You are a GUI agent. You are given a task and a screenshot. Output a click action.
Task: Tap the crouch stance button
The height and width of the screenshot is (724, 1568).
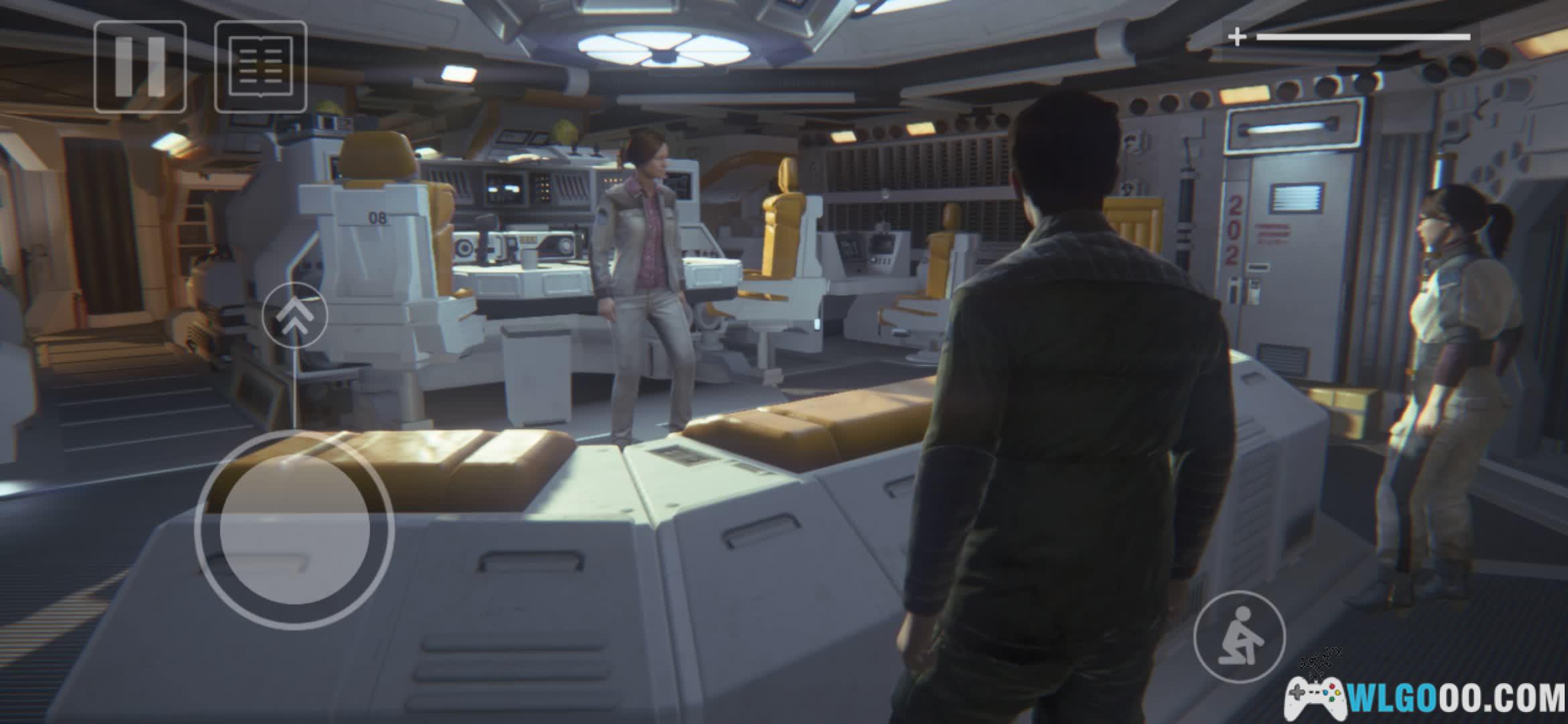pyautogui.click(x=1240, y=636)
